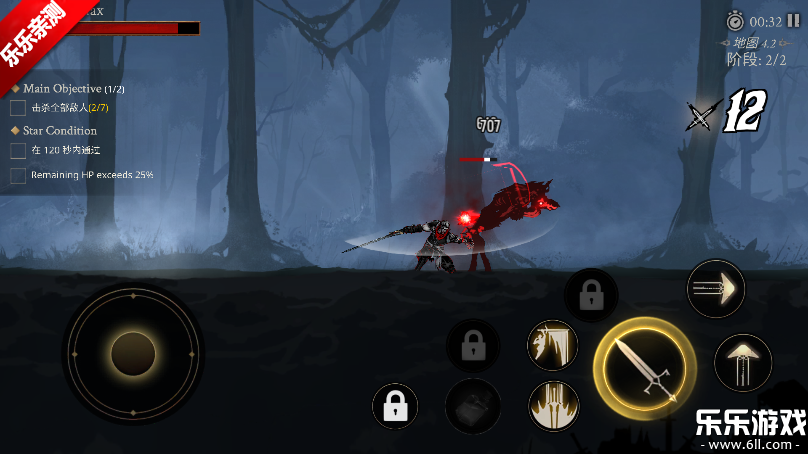Select the greyed-out potion slot
Screen dimensions: 808x454
tap(473, 406)
